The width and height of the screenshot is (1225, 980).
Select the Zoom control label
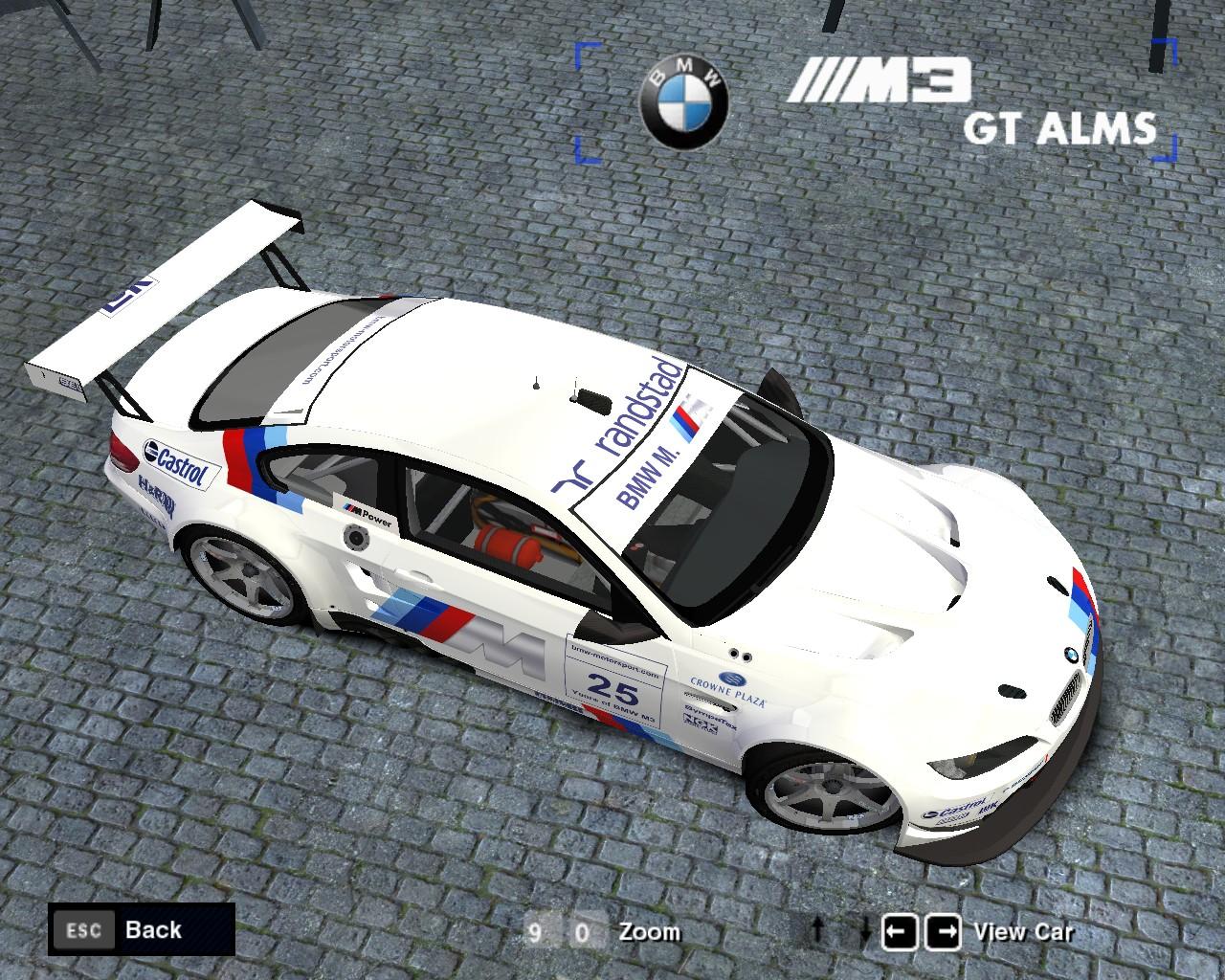click(650, 932)
